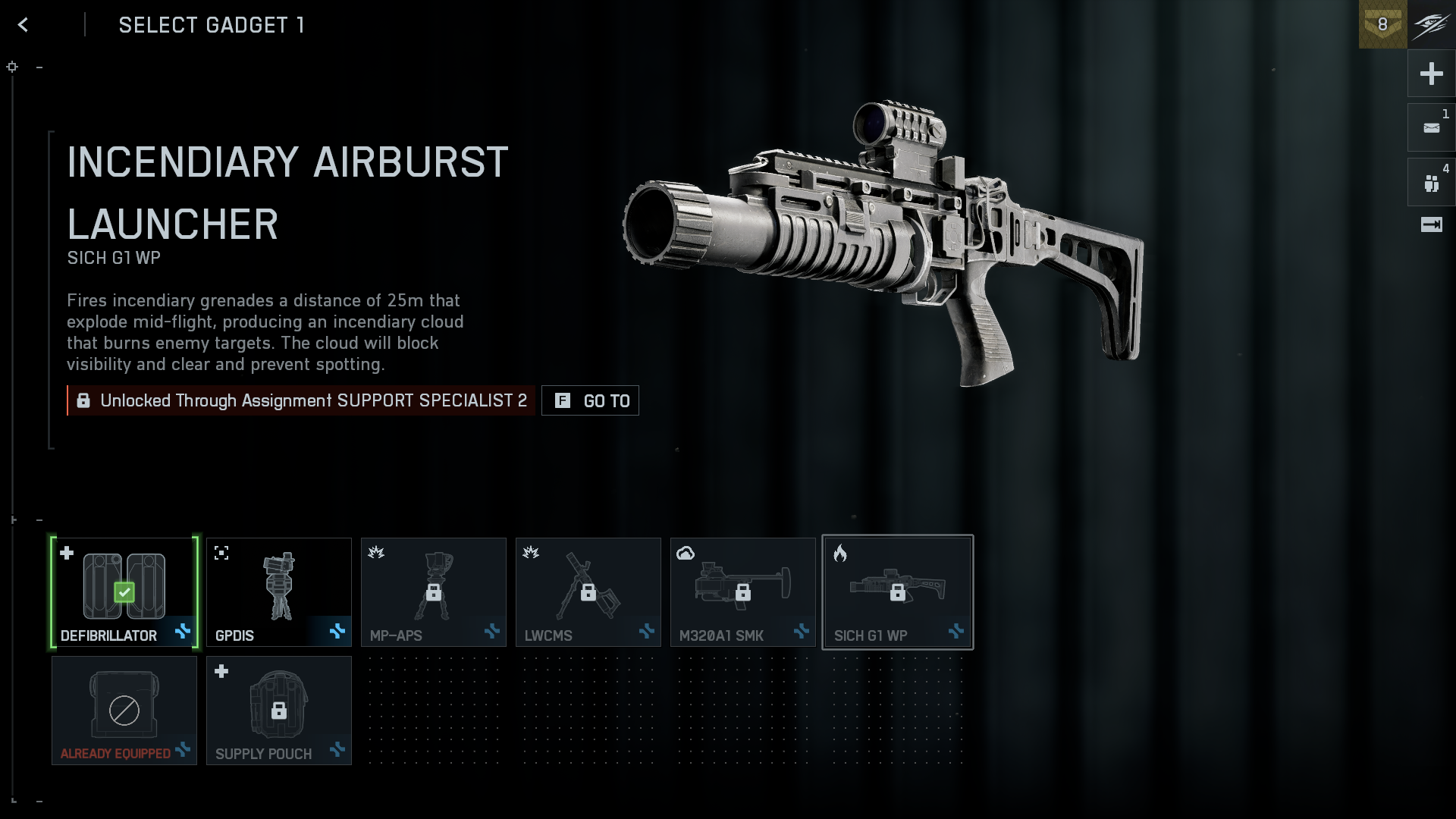Screen dimensions: 1456x819
Task: Click the exit arrow icon
Action: tap(1431, 224)
